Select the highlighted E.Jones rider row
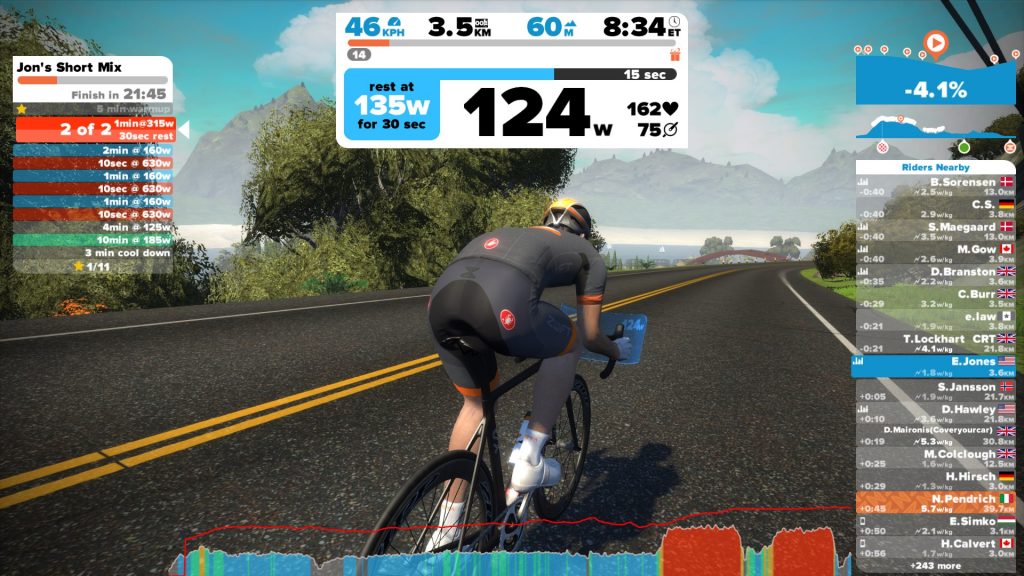 tap(935, 366)
